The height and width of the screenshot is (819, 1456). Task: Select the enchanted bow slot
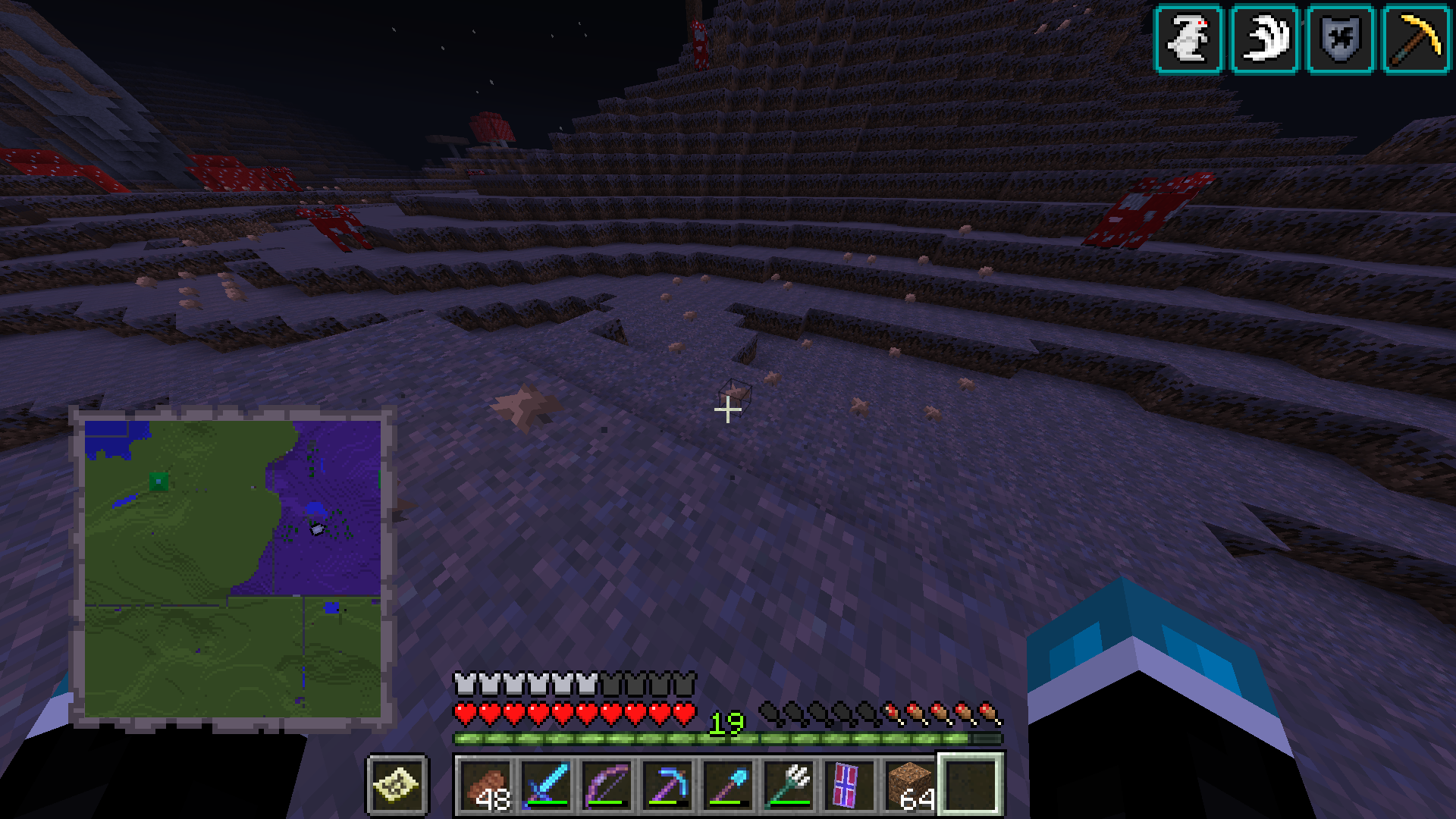point(607,785)
